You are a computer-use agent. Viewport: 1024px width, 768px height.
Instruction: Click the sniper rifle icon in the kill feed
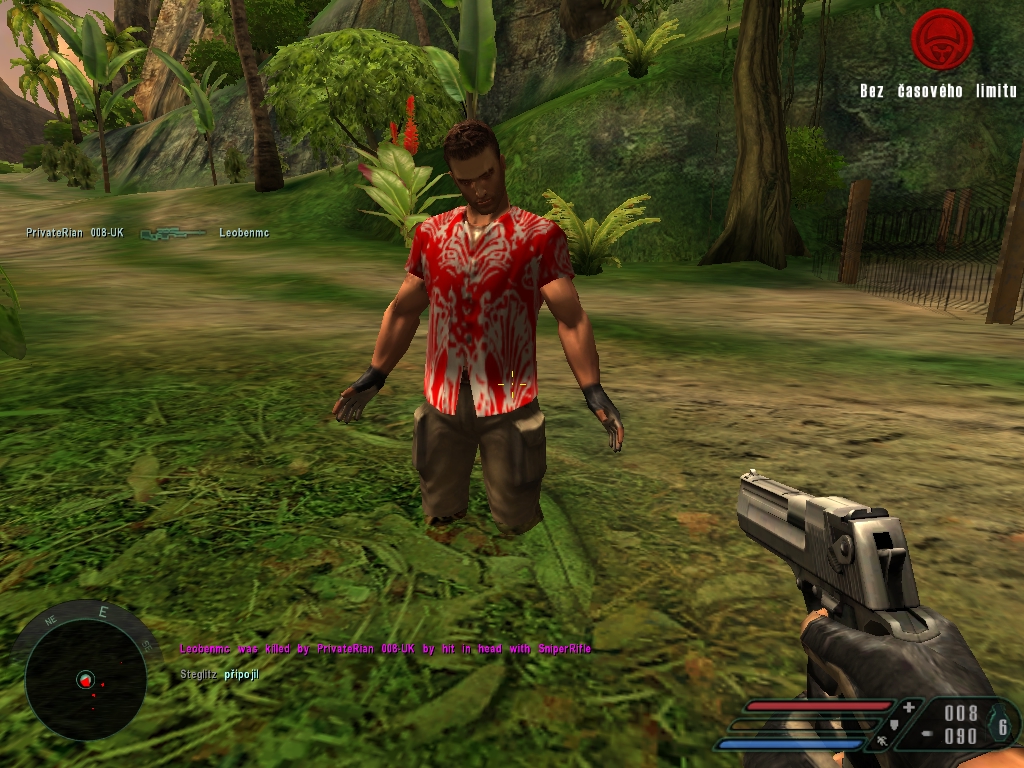coord(172,234)
